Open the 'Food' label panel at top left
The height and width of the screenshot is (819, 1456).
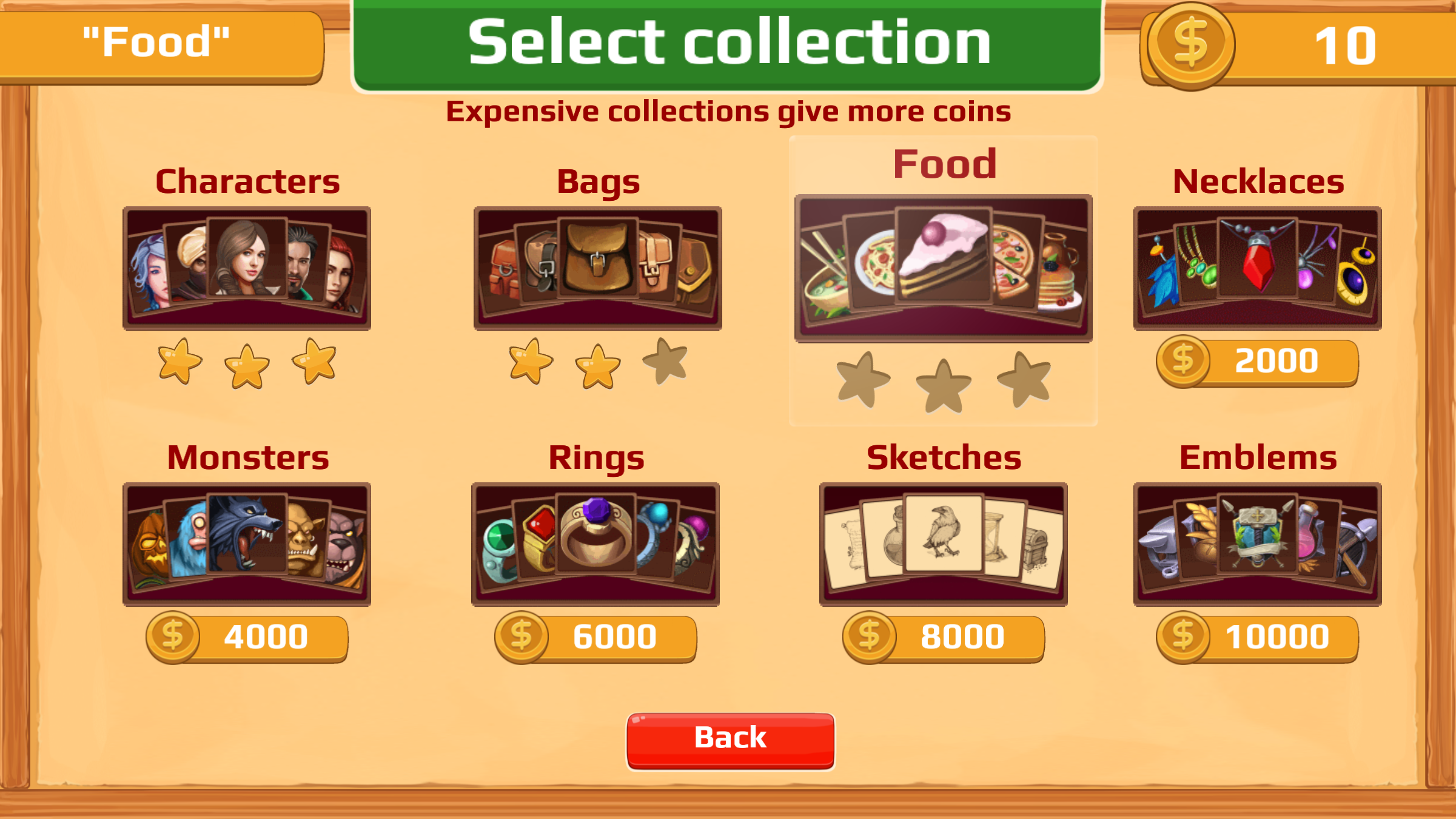(x=164, y=42)
